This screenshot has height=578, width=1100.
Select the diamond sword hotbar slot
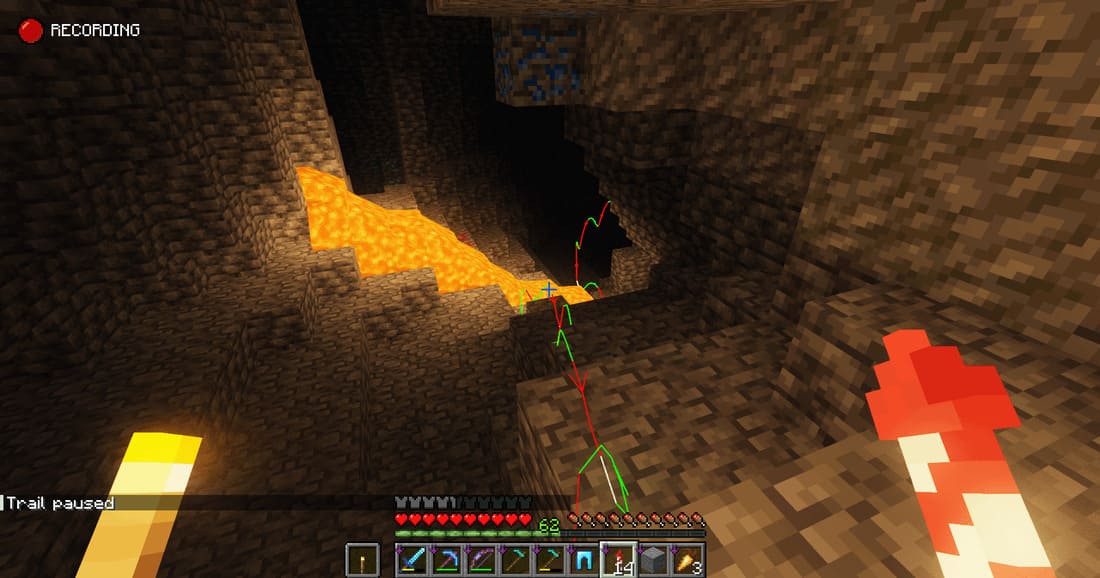click(x=411, y=559)
